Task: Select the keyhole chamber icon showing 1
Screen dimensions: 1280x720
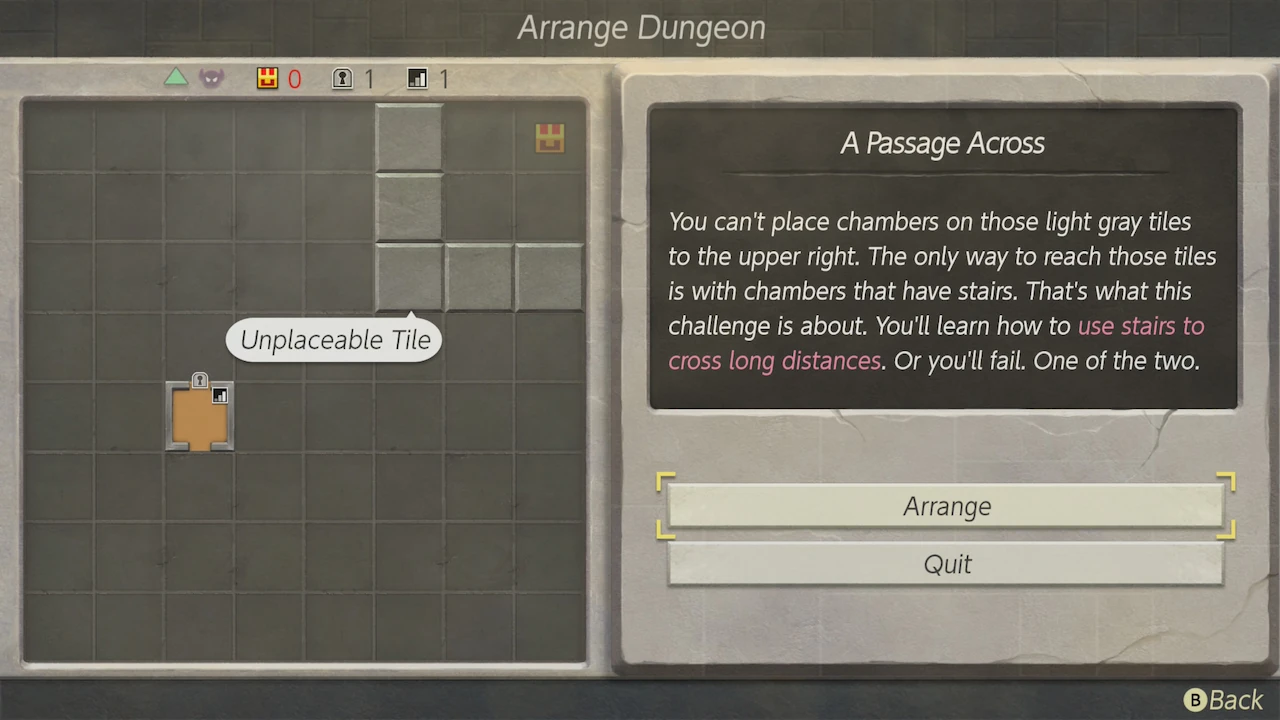Action: tap(341, 78)
